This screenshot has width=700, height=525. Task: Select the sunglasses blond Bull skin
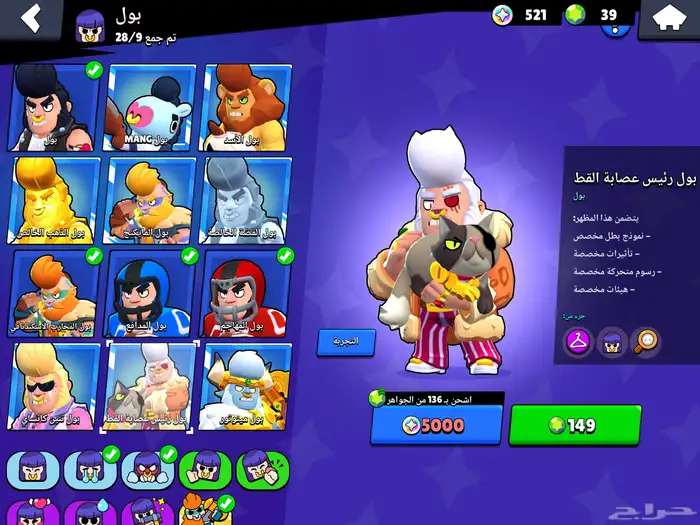tap(55, 386)
